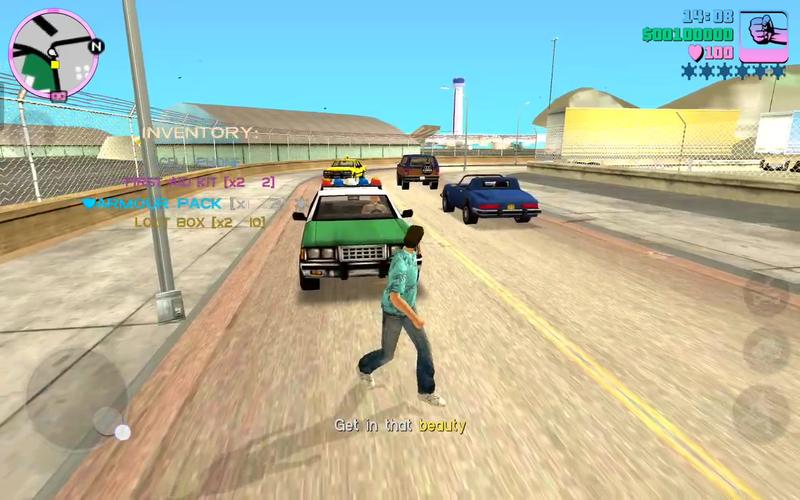Screen dimensions: 800x500
Task: Tap the fist weapon icon
Action: tap(763, 37)
